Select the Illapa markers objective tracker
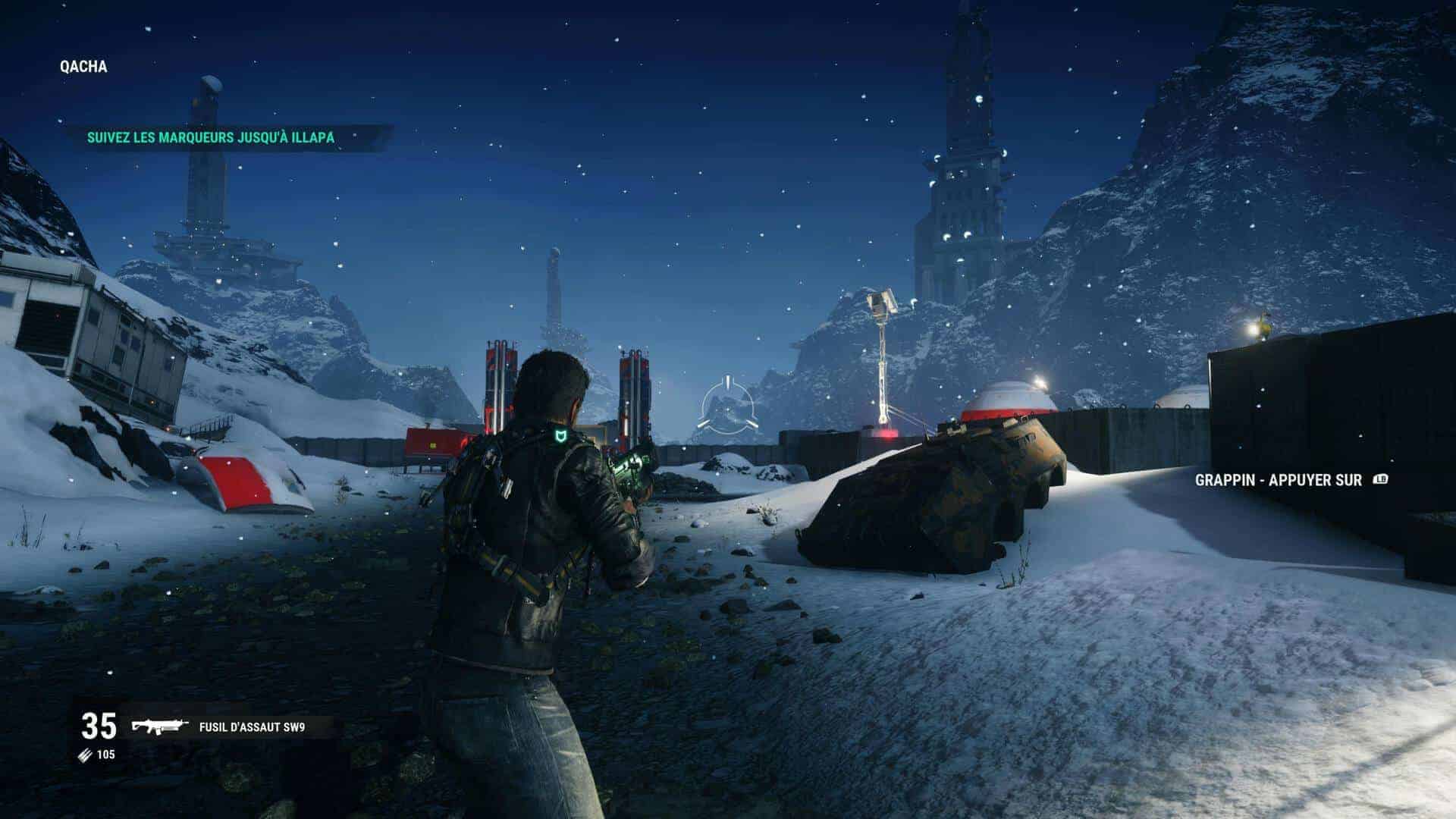 tap(211, 137)
